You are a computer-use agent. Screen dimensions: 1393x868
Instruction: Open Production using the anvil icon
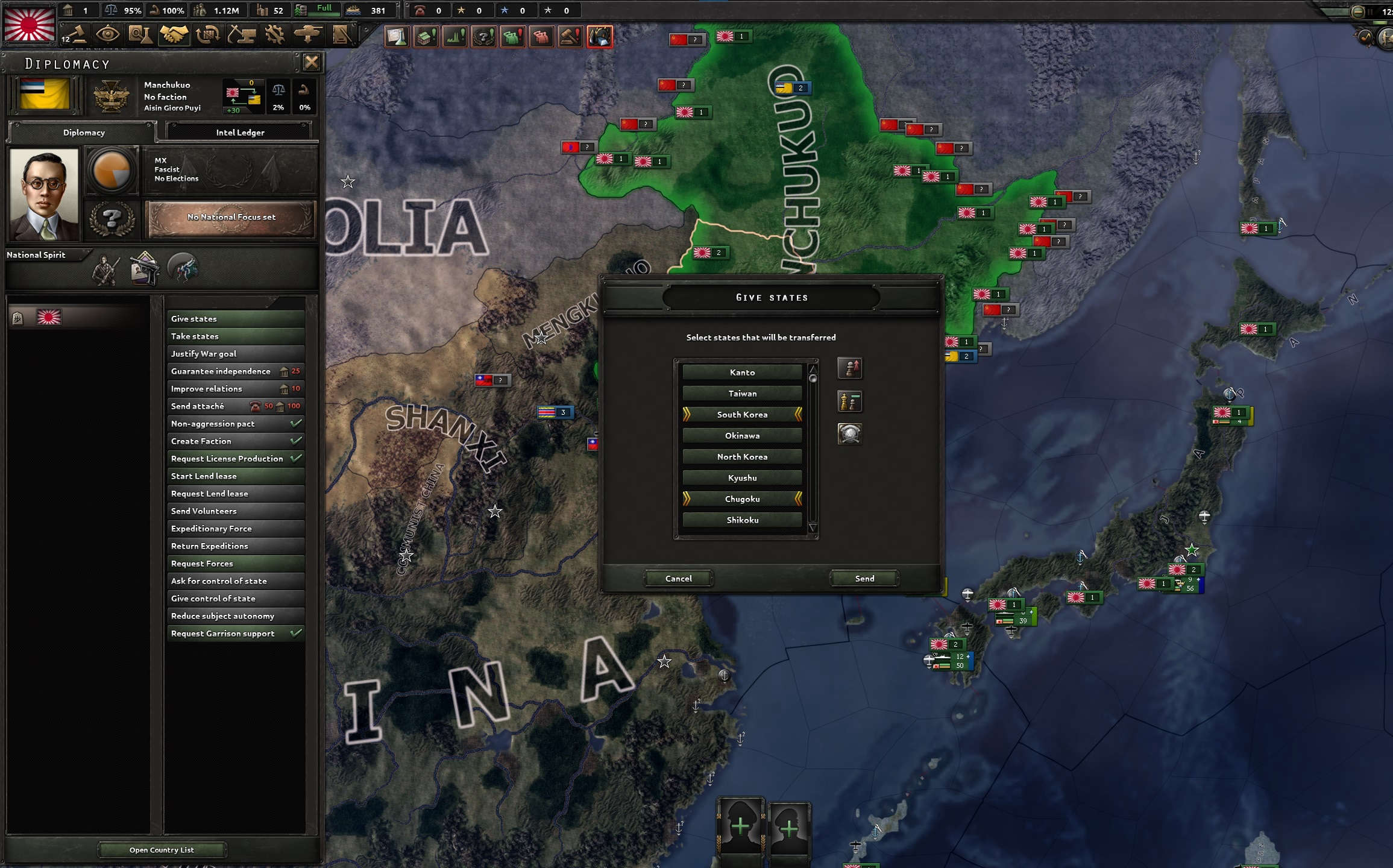[243, 35]
